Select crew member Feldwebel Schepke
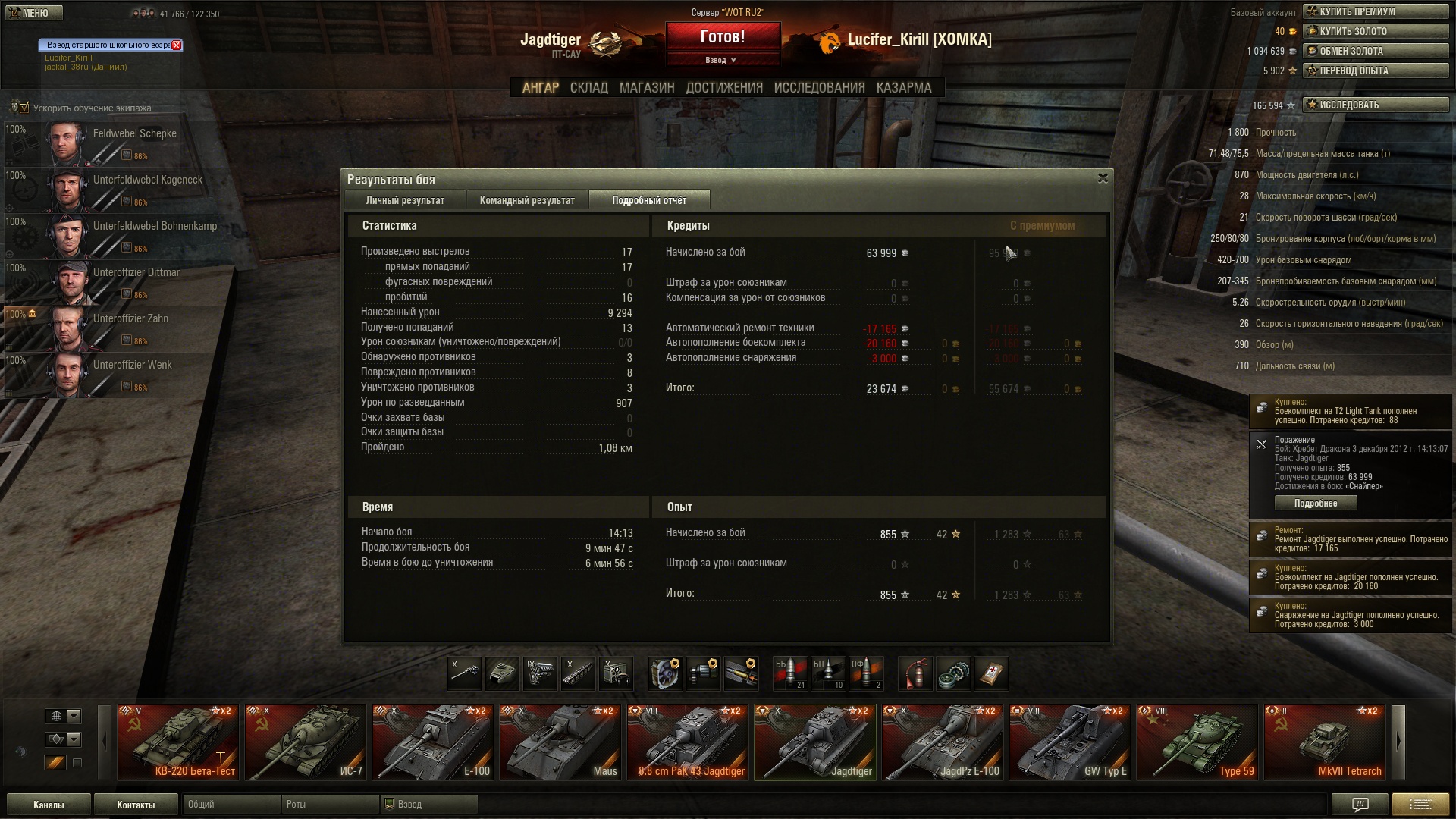This screenshot has width=1456, height=819. pos(114,143)
